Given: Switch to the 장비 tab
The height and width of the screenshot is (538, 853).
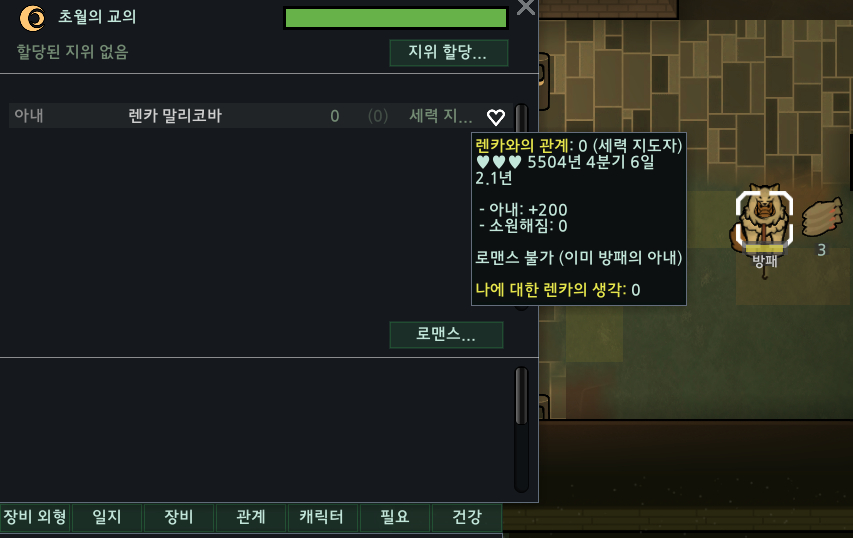Looking at the screenshot, I should (179, 517).
